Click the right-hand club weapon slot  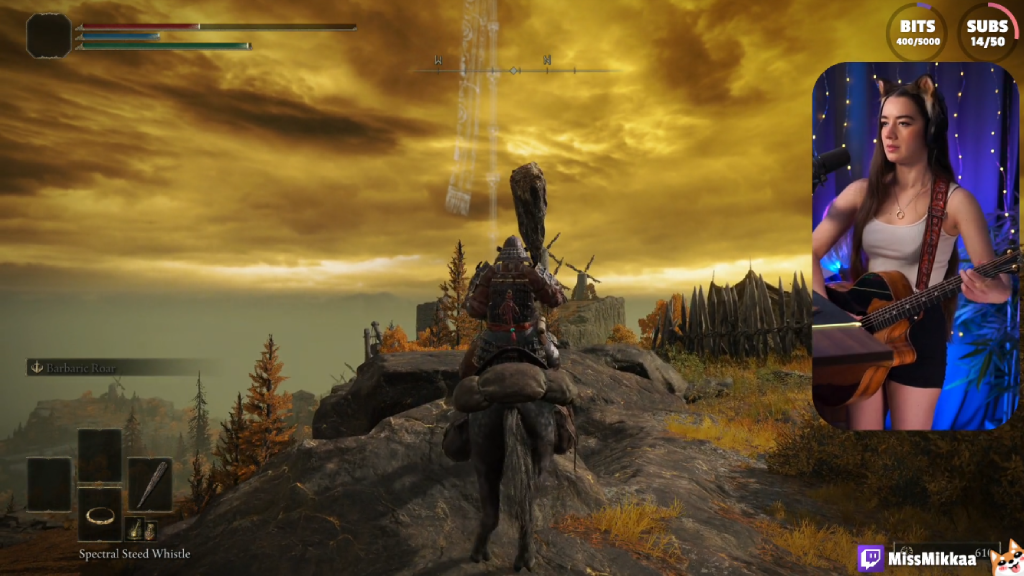tap(150, 484)
